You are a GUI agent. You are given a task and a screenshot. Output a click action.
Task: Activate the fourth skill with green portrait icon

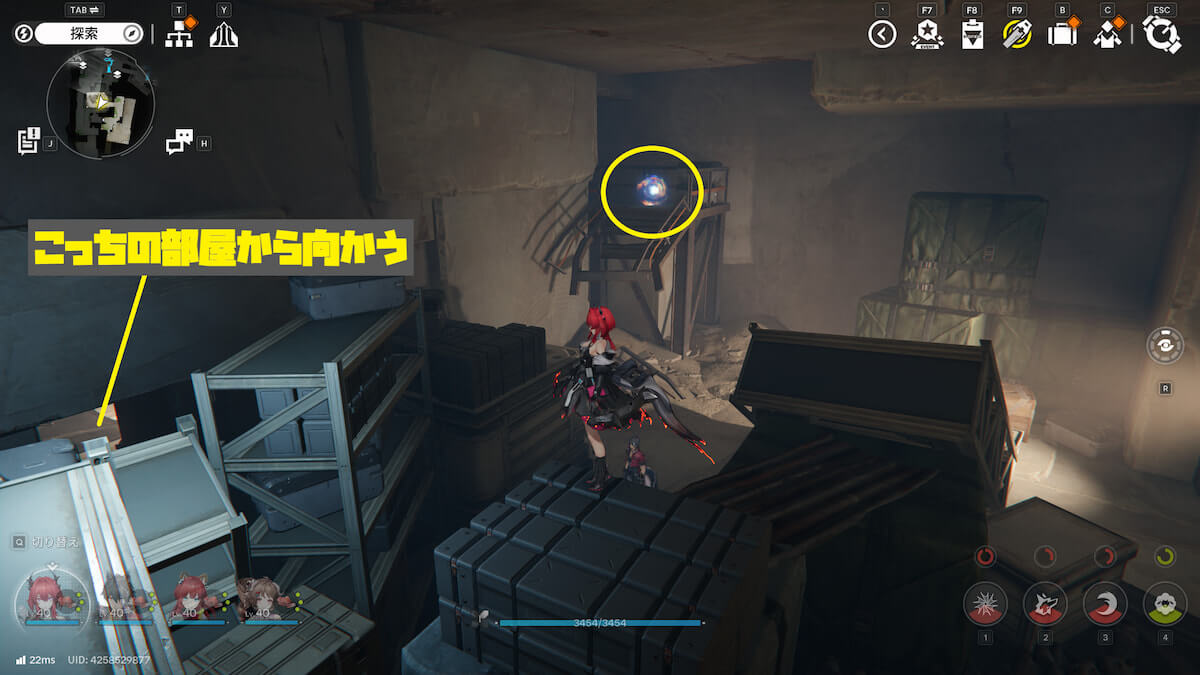click(x=1165, y=603)
